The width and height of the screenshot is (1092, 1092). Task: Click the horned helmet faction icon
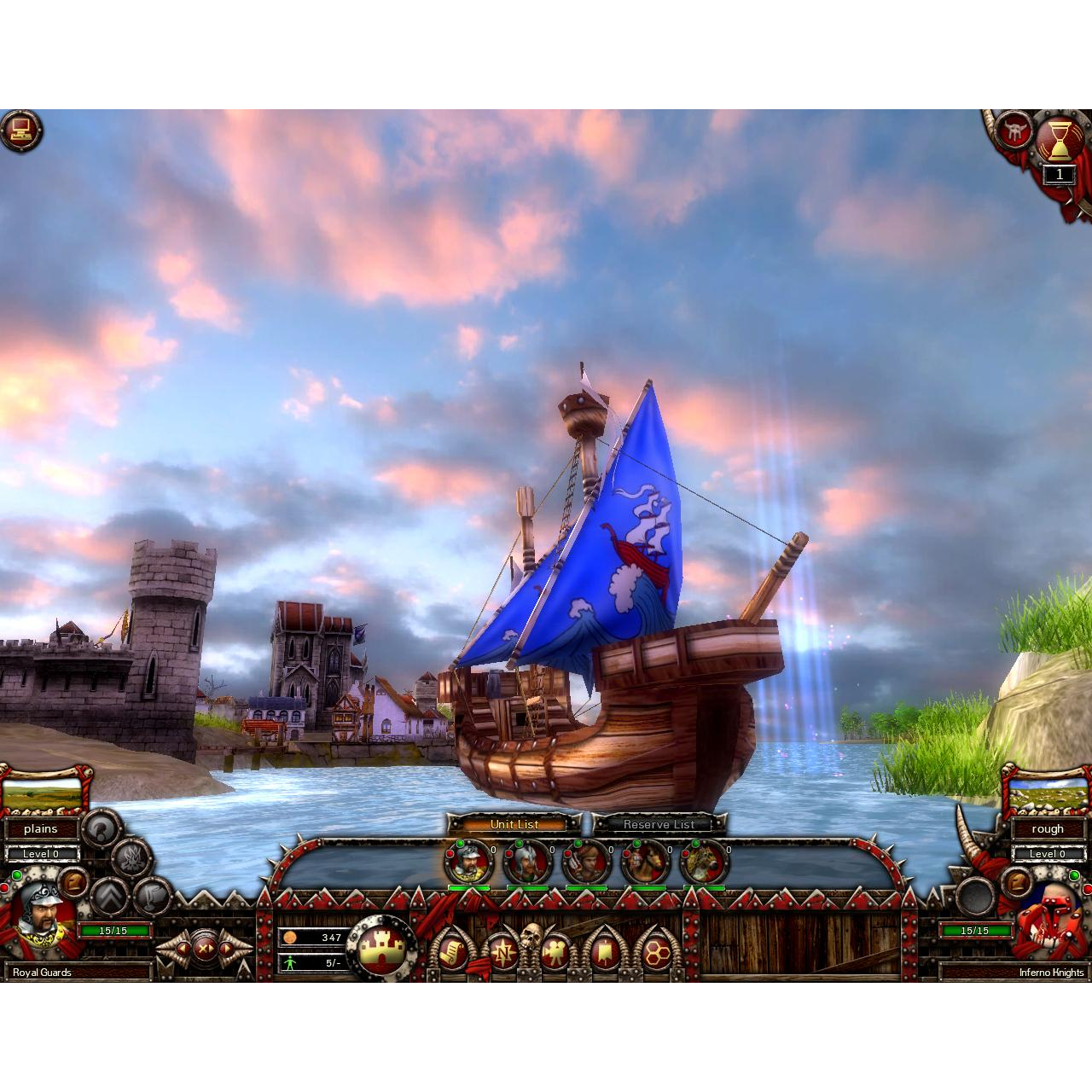tap(1015, 130)
